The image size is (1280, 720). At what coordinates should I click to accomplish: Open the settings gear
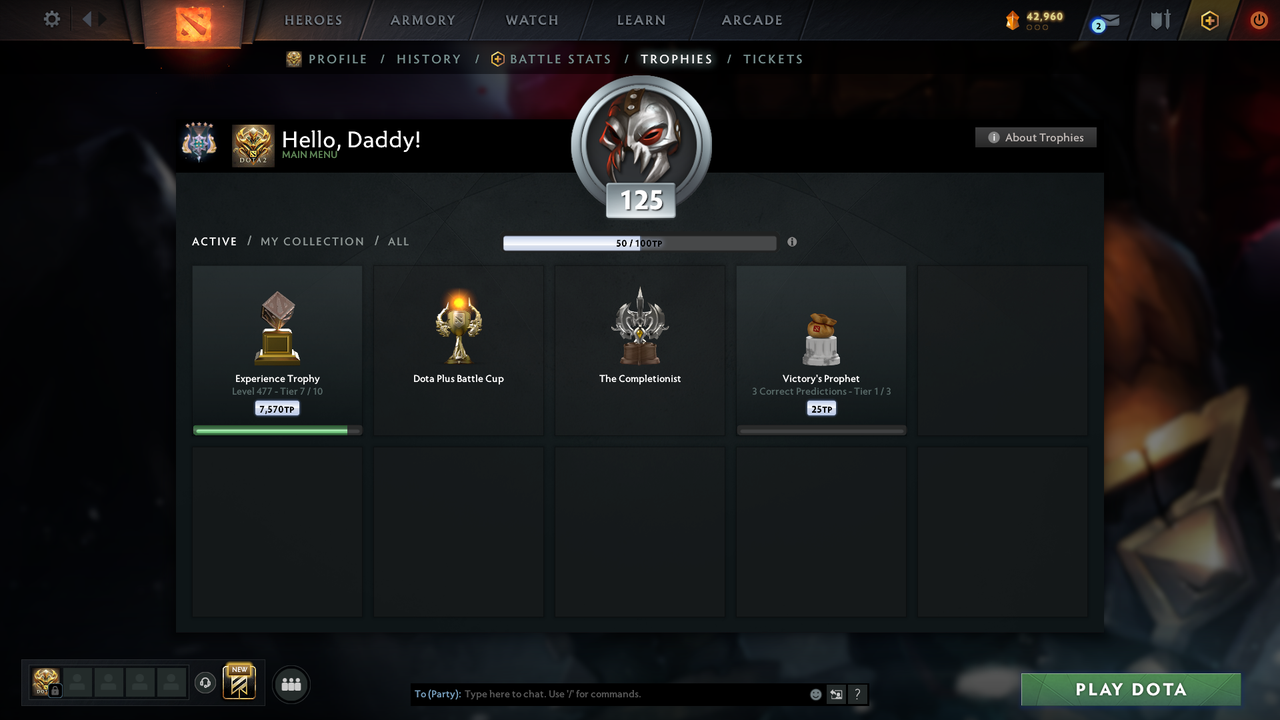click(x=49, y=19)
